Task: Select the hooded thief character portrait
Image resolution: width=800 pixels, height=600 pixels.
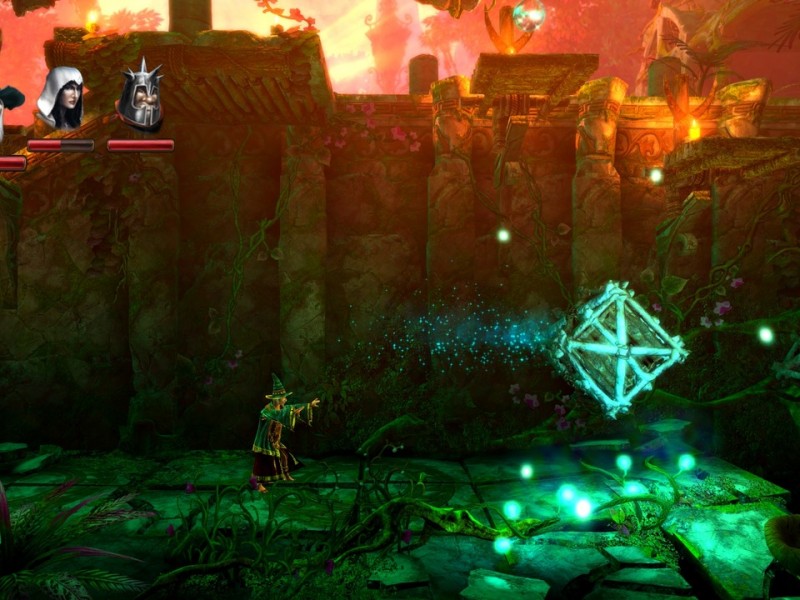Action: coord(61,99)
